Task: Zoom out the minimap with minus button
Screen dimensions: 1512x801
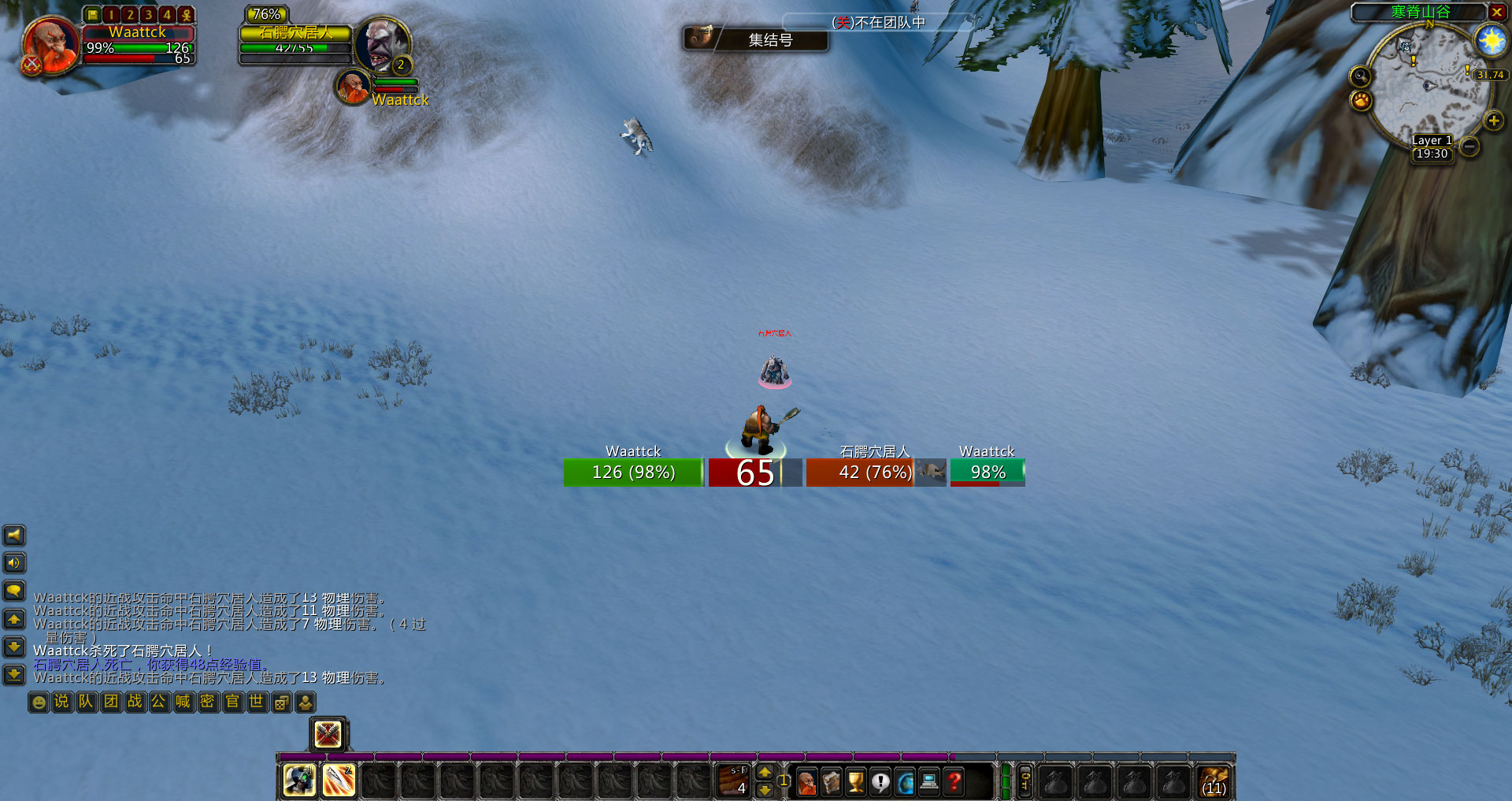Action: (x=1469, y=146)
